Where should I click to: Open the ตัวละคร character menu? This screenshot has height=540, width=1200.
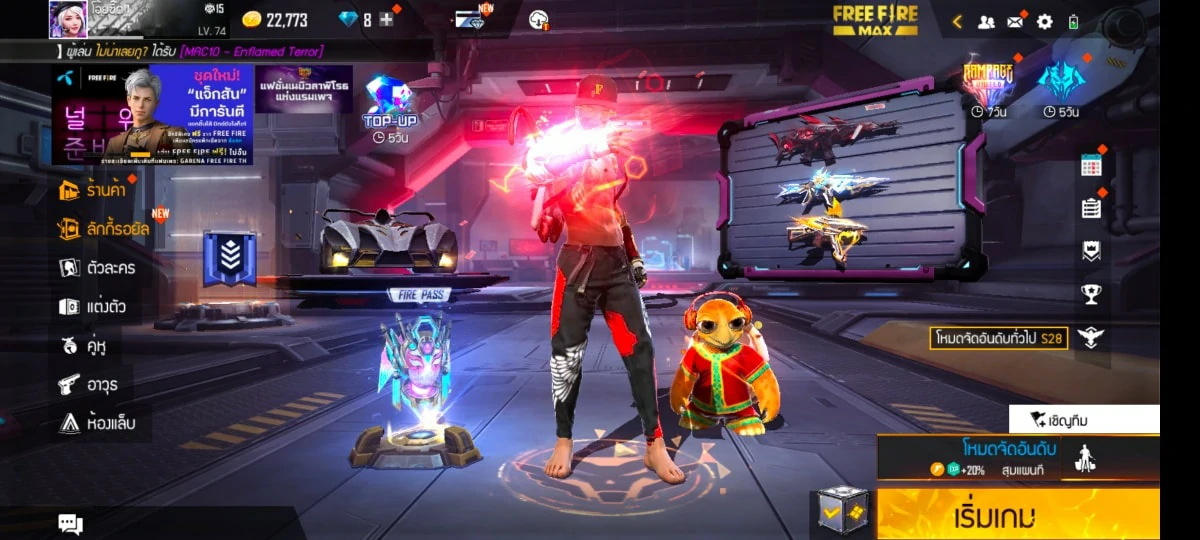[97, 268]
